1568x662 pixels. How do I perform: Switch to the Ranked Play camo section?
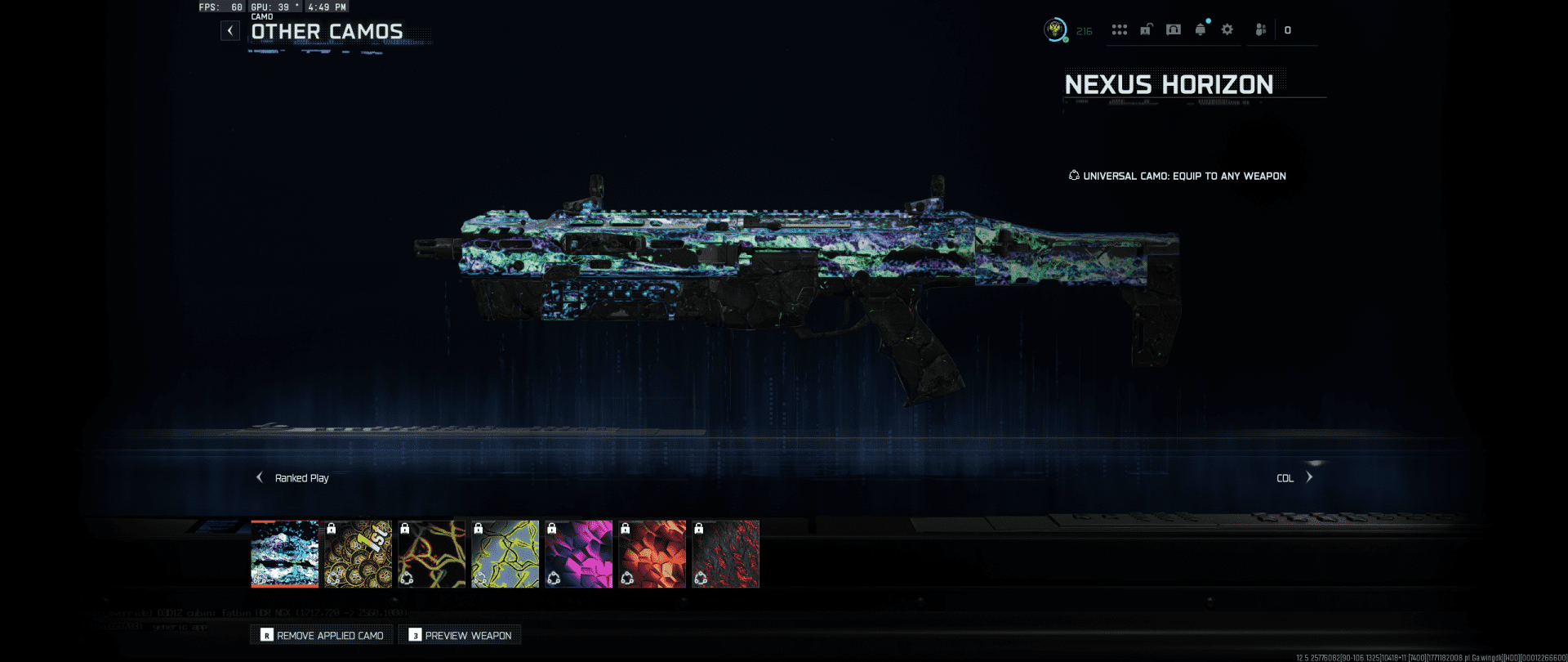(x=301, y=477)
